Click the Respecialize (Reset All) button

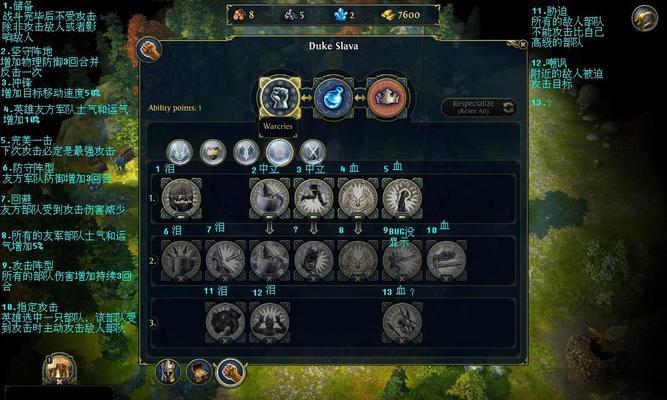(480, 107)
